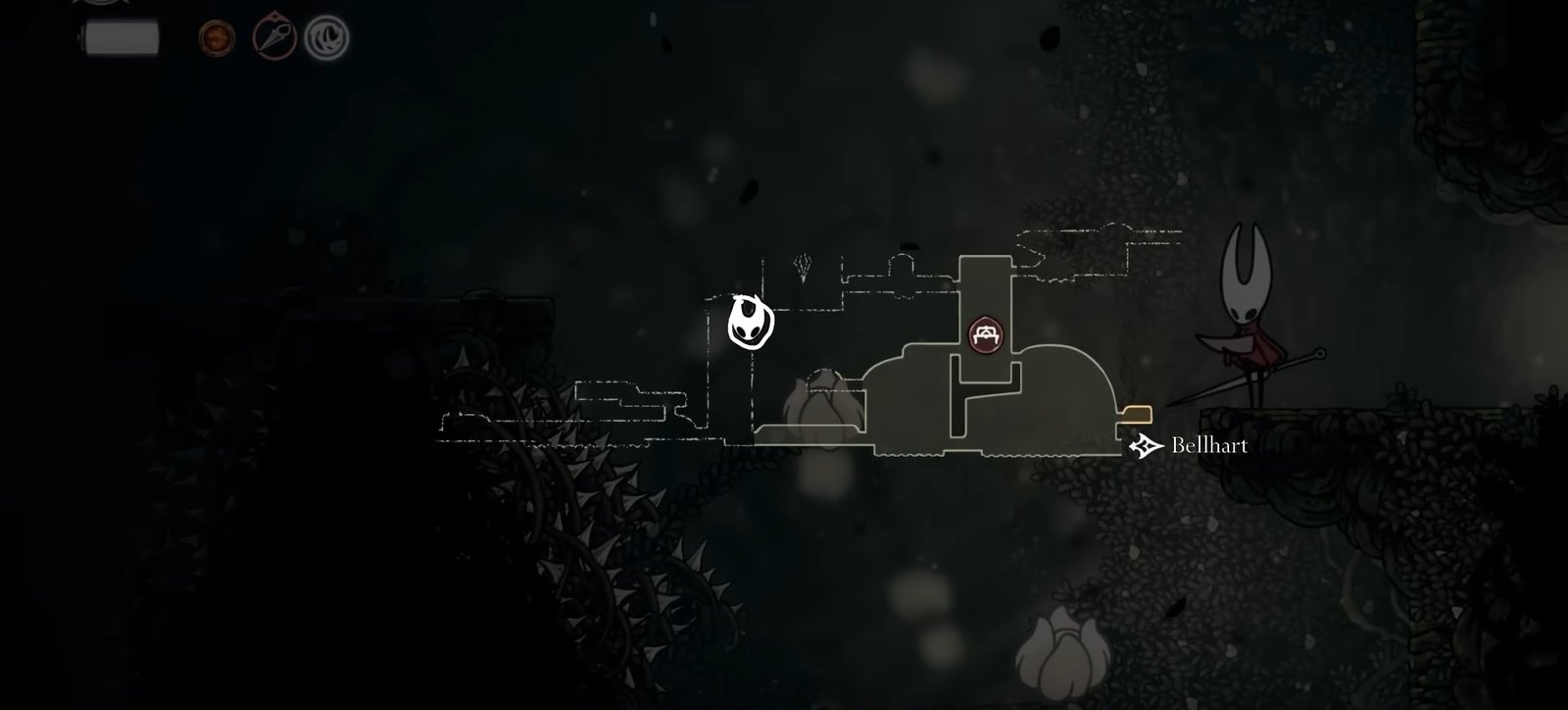
Task: Click the dagger tool icon in the HUD
Action: point(274,38)
